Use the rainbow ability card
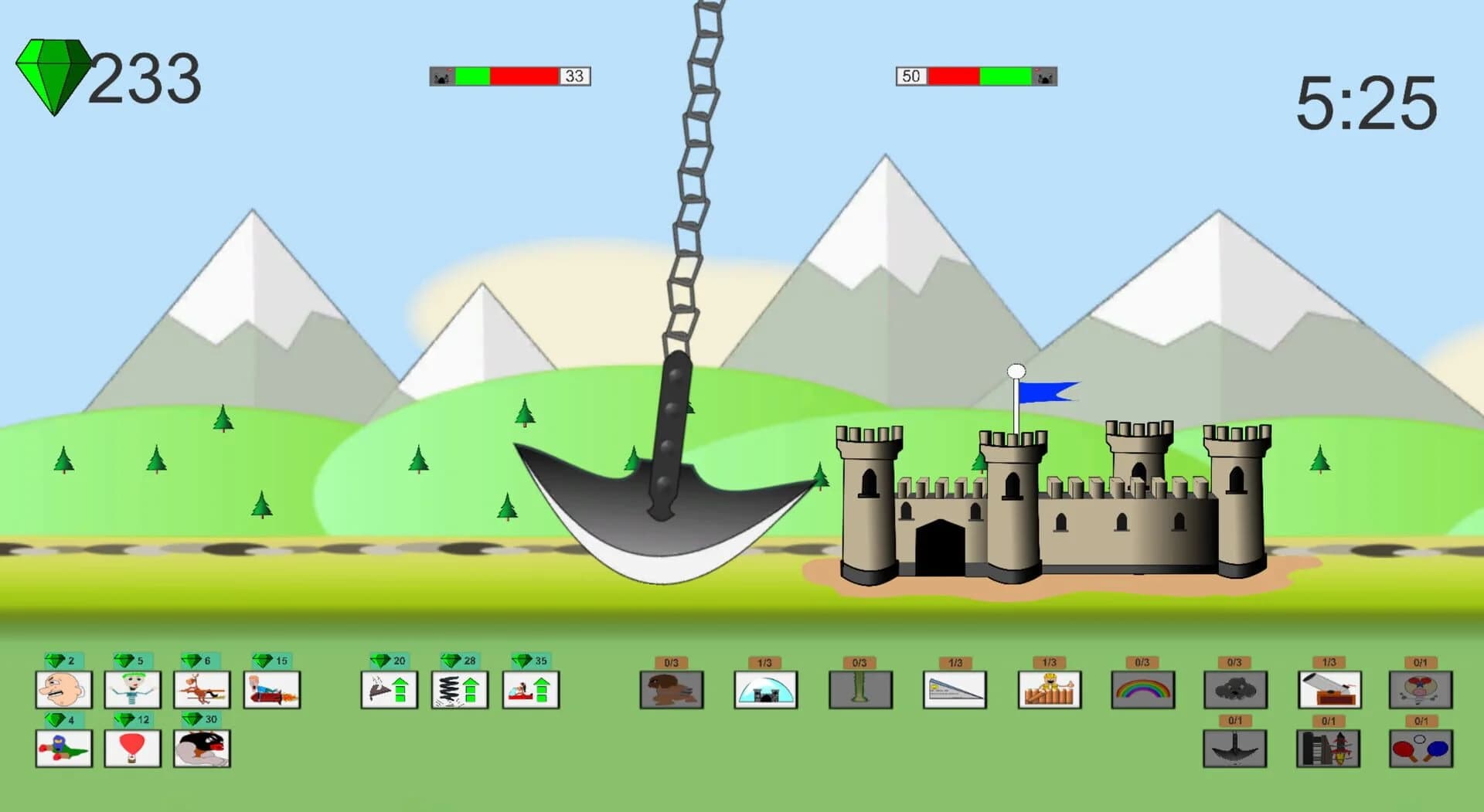 [x=1142, y=690]
